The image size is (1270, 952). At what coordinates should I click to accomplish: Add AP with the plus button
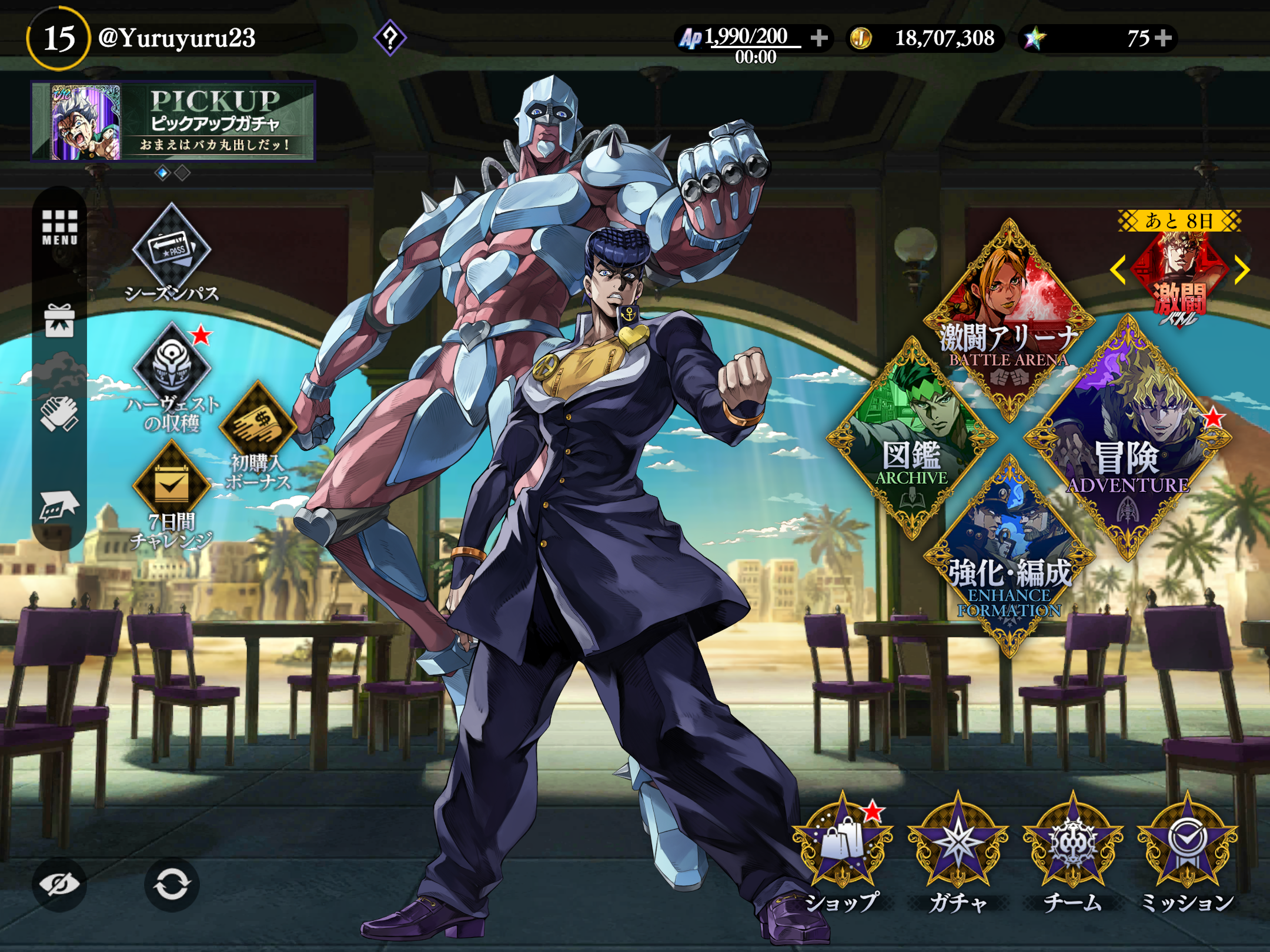(x=819, y=38)
